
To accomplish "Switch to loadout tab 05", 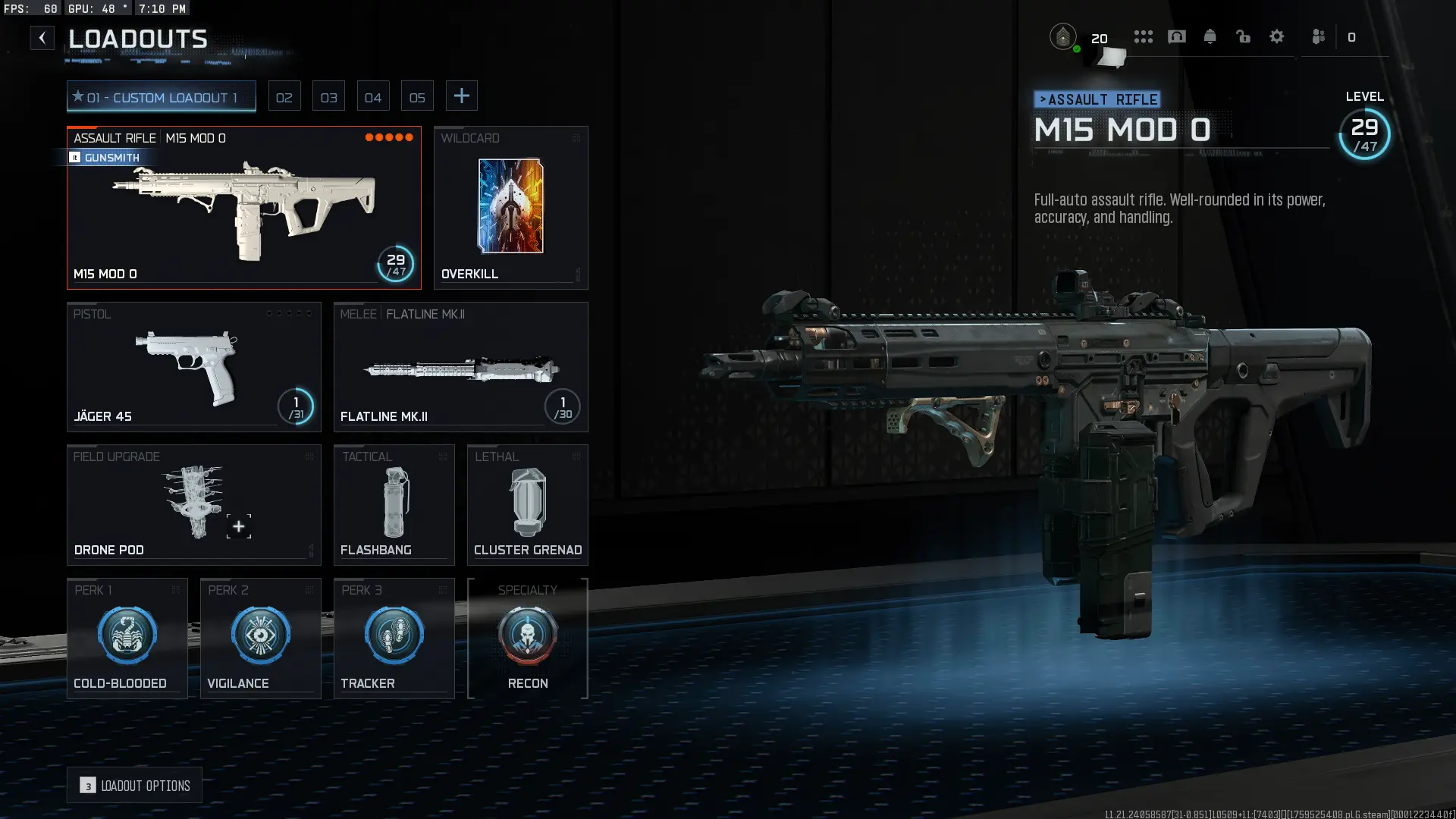I will pyautogui.click(x=417, y=97).
